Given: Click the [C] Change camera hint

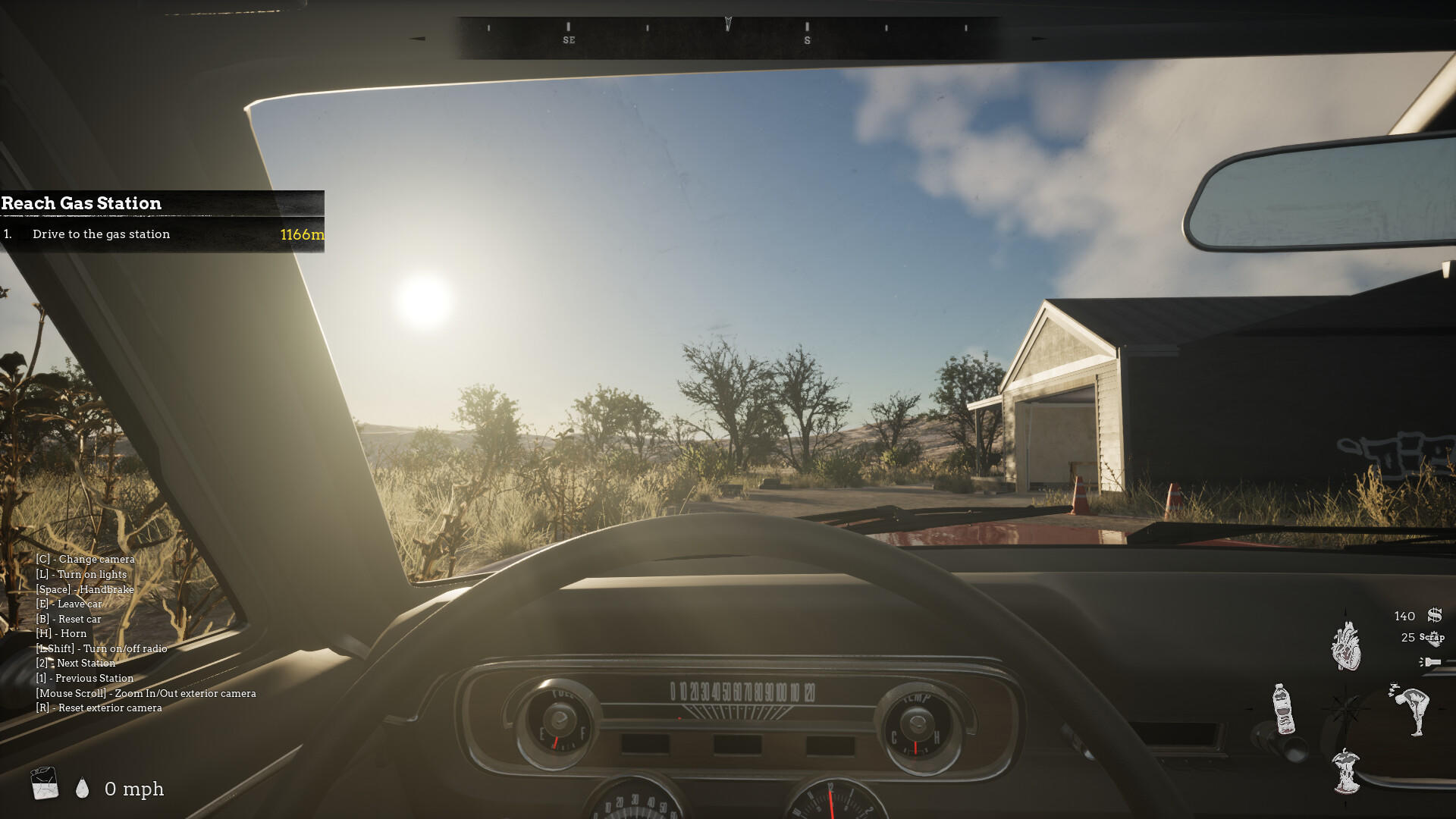Looking at the screenshot, I should (85, 559).
